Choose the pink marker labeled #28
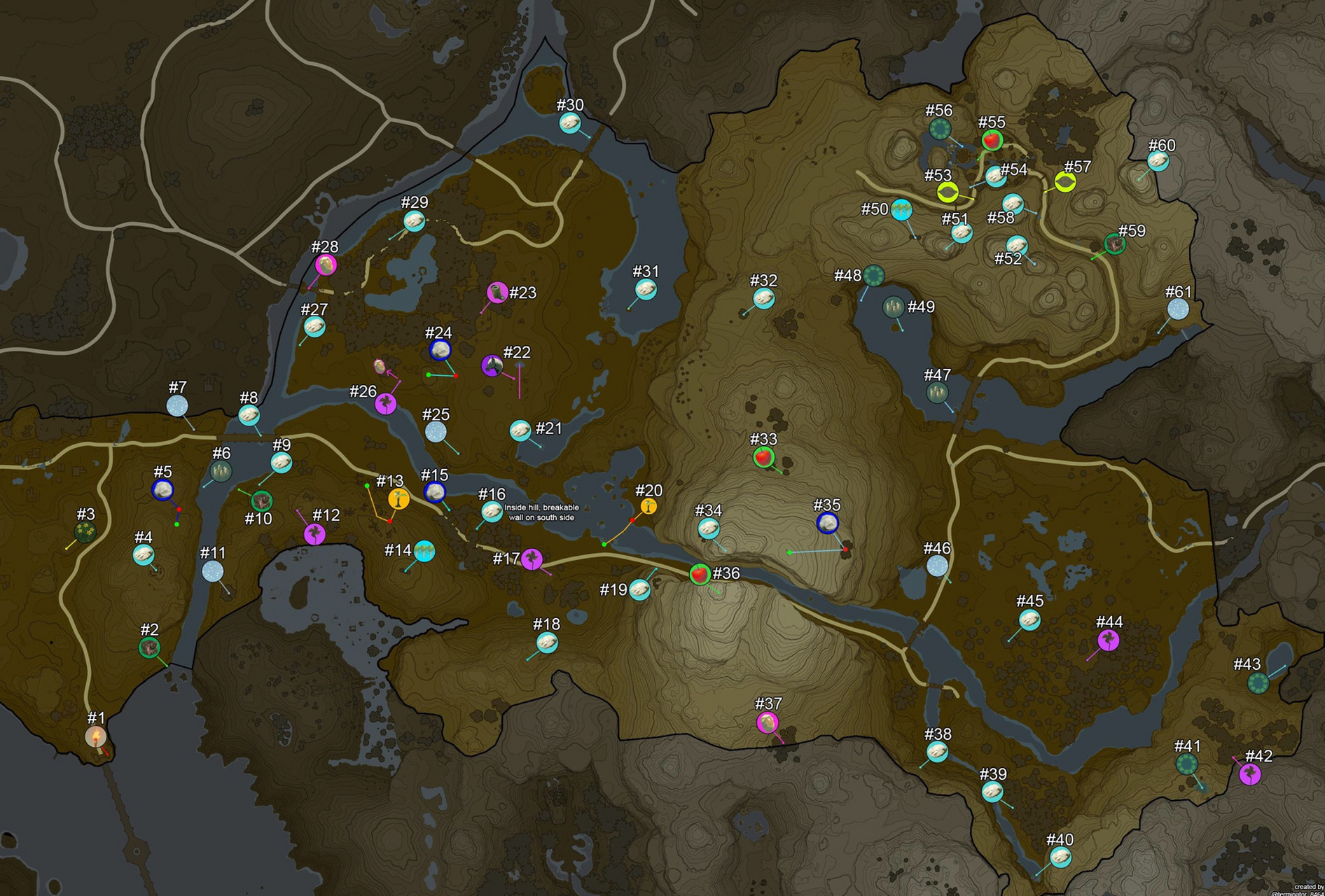This screenshot has height=896, width=1325. 326,265
